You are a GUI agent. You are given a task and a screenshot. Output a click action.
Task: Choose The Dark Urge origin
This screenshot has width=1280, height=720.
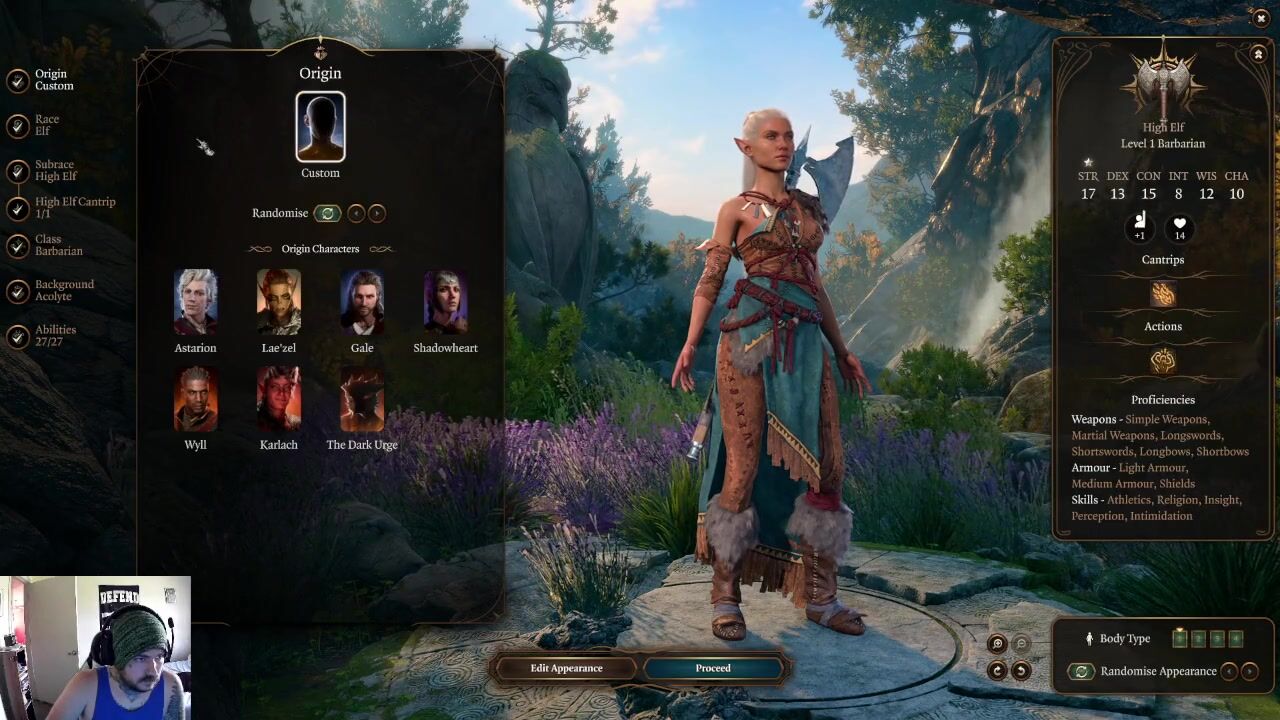[x=362, y=398]
